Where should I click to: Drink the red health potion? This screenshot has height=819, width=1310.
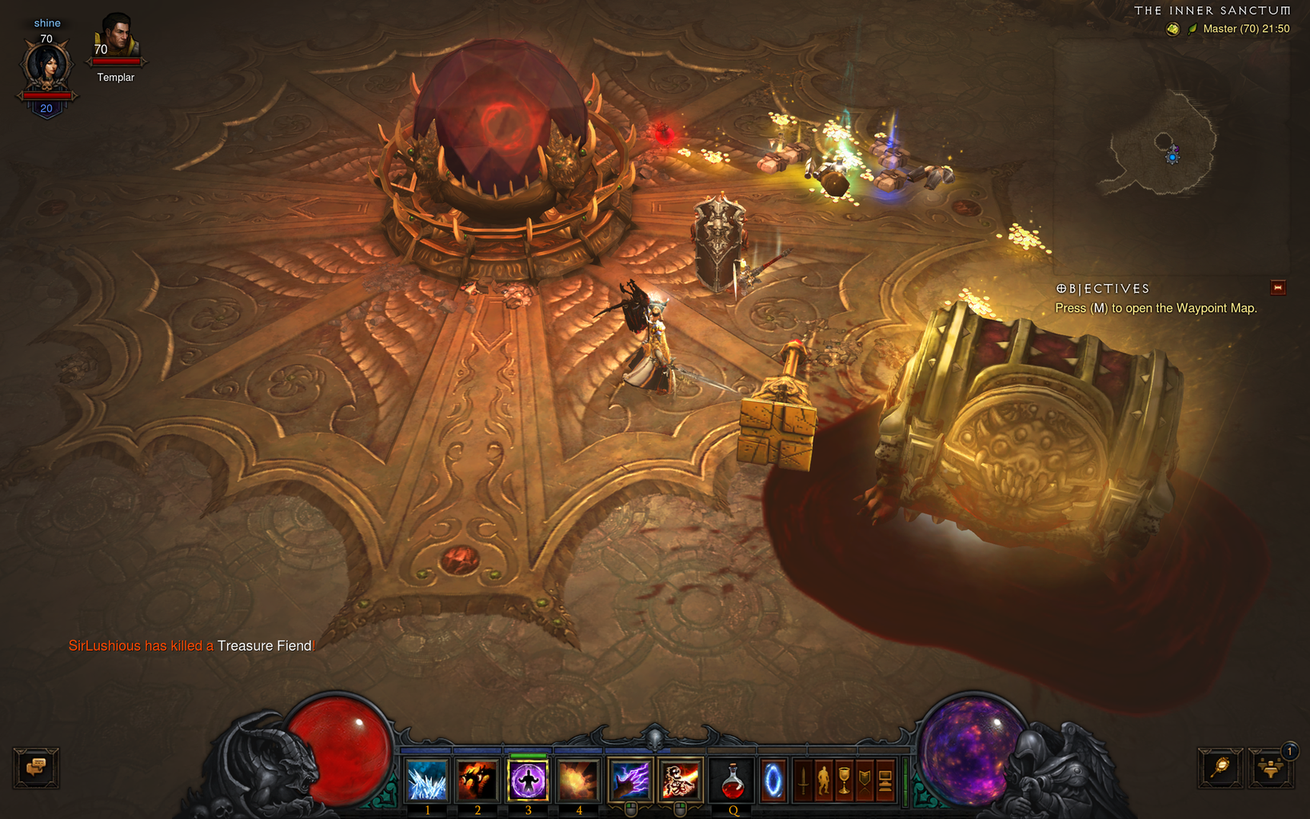(x=732, y=780)
